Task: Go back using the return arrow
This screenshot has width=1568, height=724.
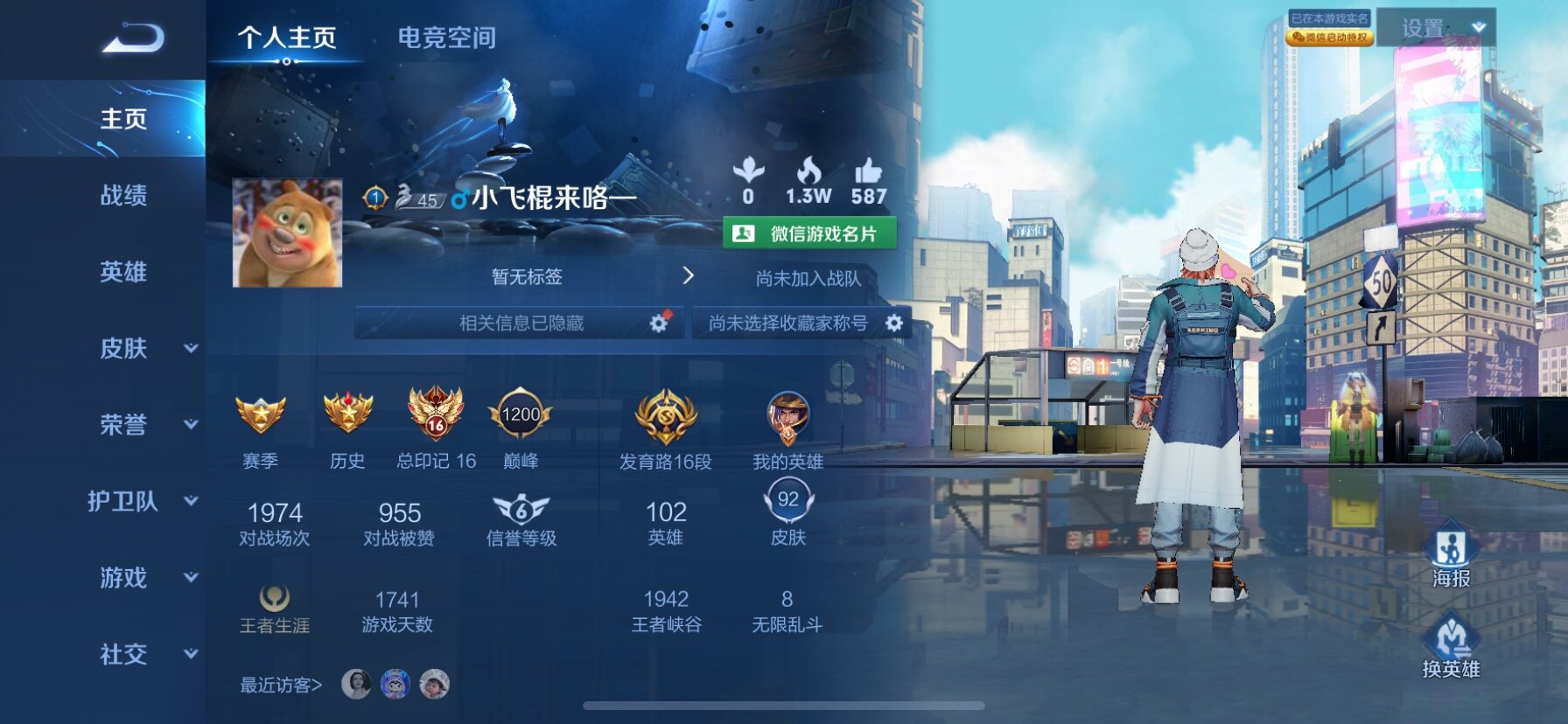Action: [133, 38]
